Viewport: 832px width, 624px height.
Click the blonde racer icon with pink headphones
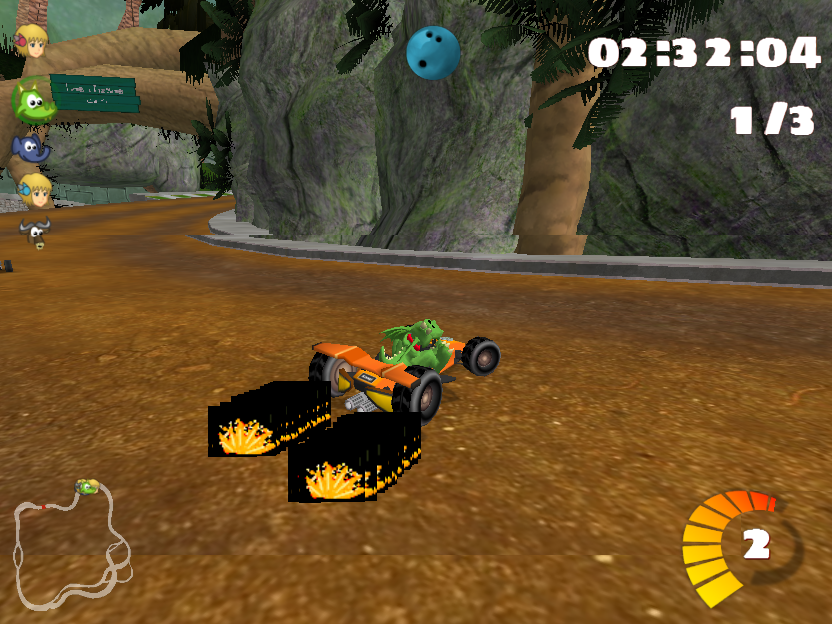[x=33, y=41]
